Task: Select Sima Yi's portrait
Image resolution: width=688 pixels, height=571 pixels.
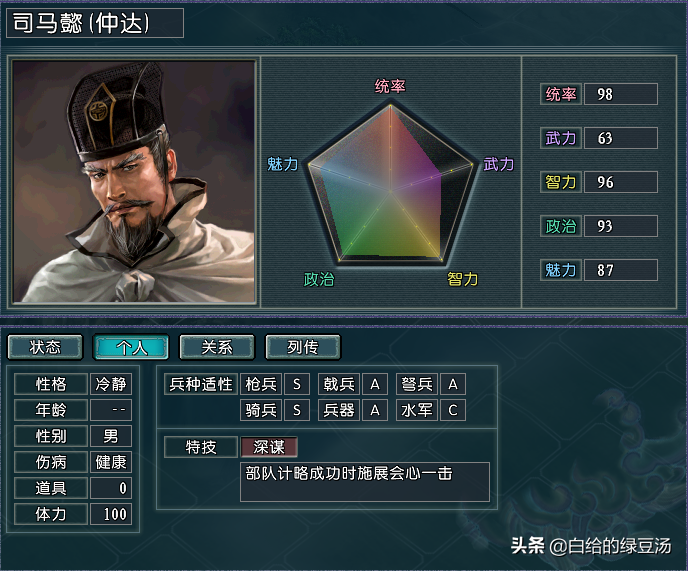Action: (x=133, y=182)
